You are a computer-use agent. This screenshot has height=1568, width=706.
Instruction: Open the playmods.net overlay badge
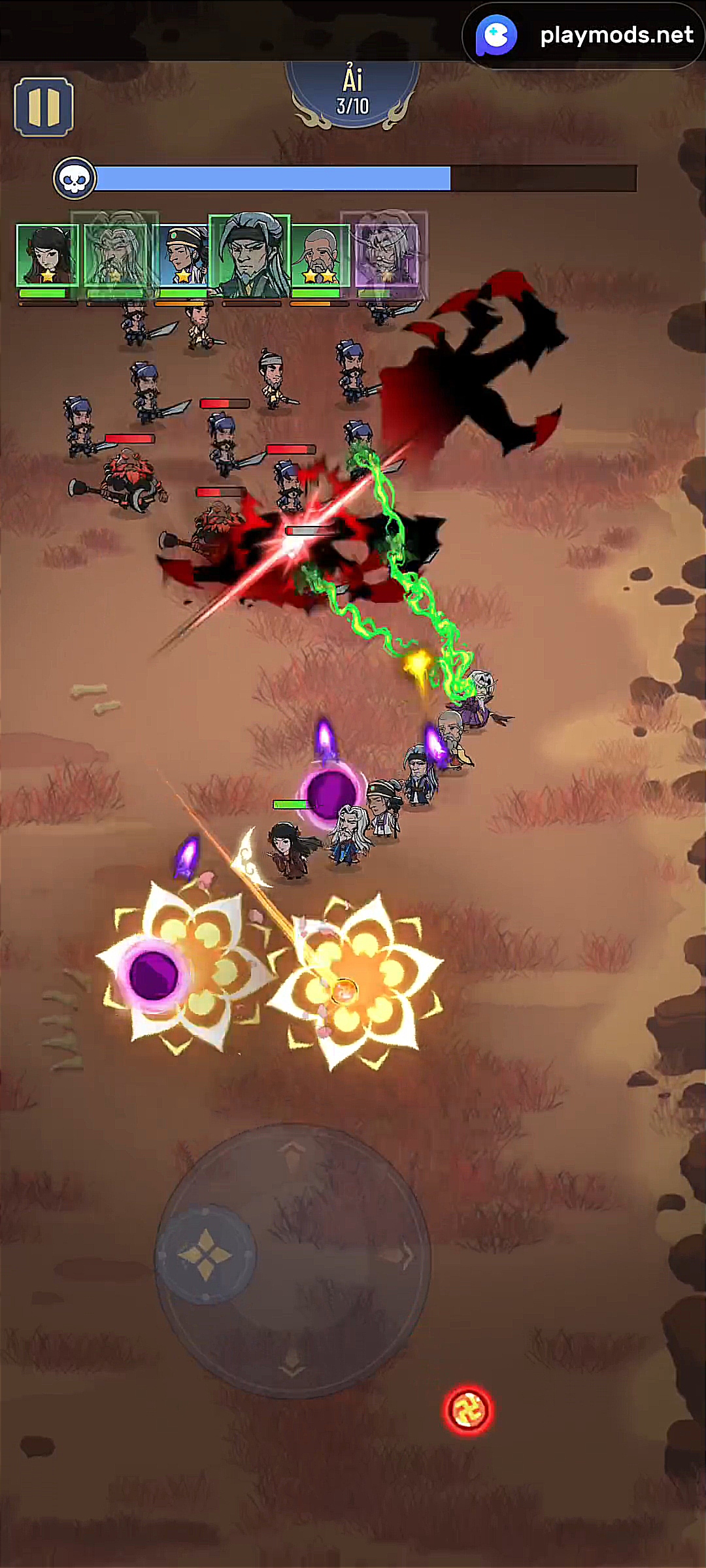click(582, 35)
